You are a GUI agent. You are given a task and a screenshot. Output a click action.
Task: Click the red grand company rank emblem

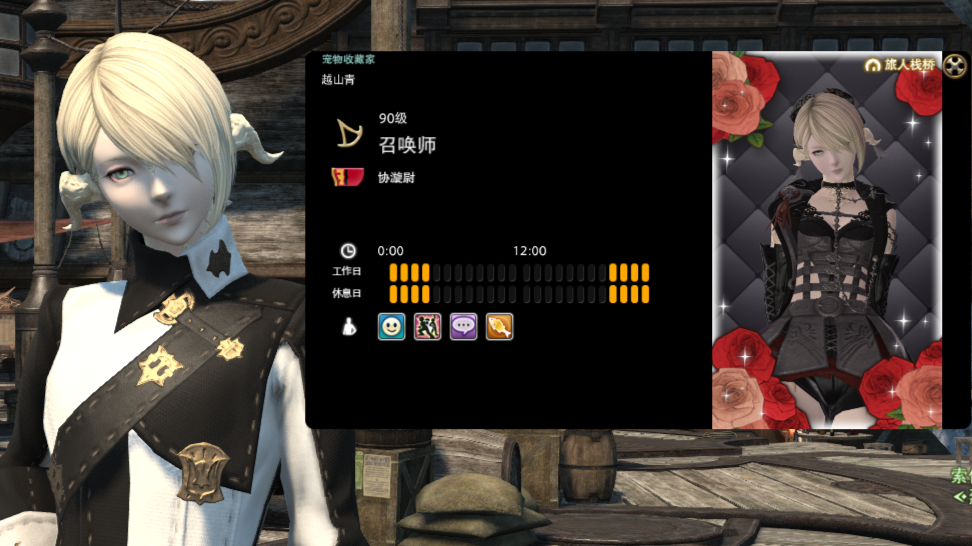click(346, 177)
